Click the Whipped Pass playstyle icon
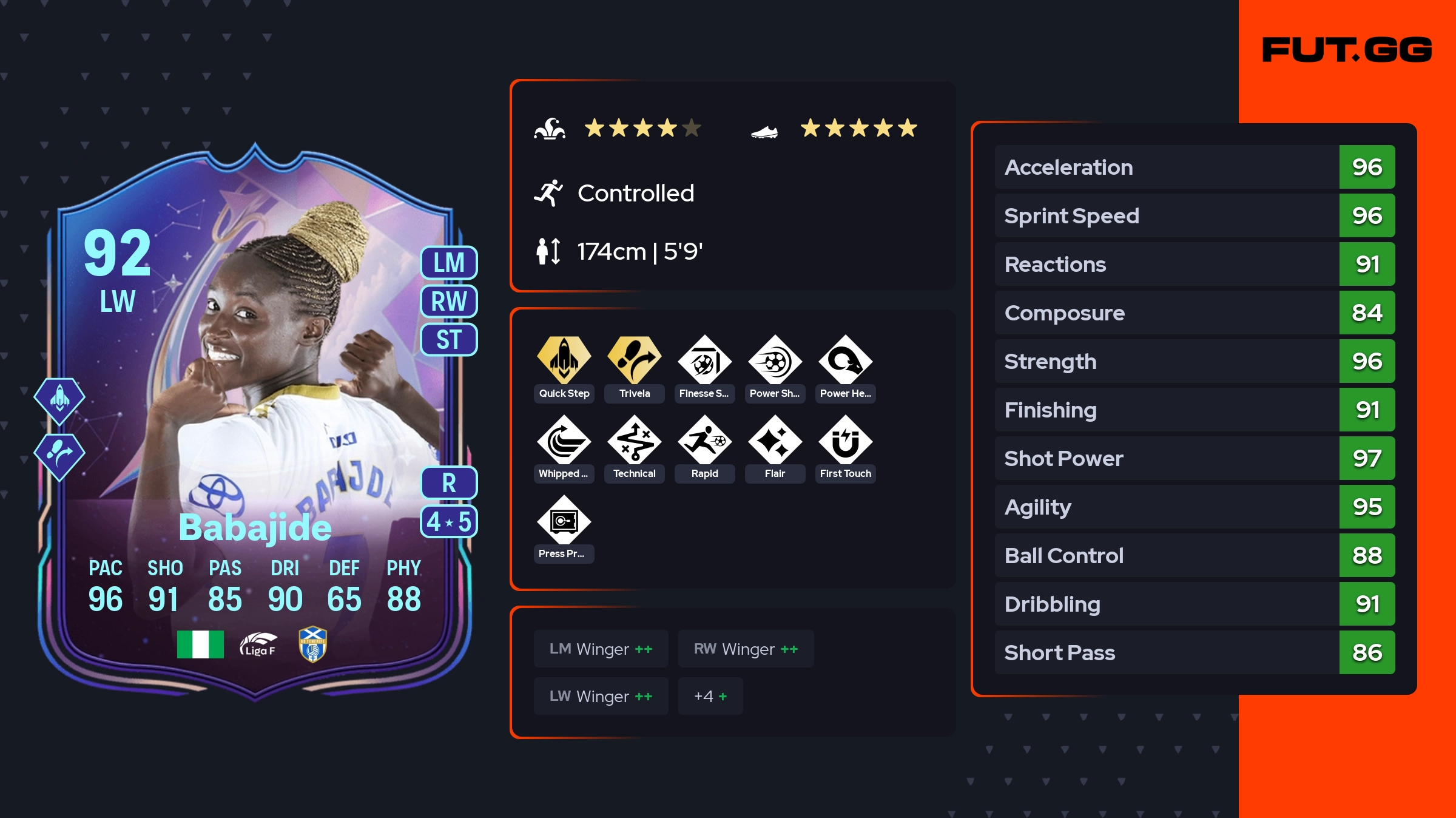Image resolution: width=1456 pixels, height=818 pixels. (x=564, y=441)
